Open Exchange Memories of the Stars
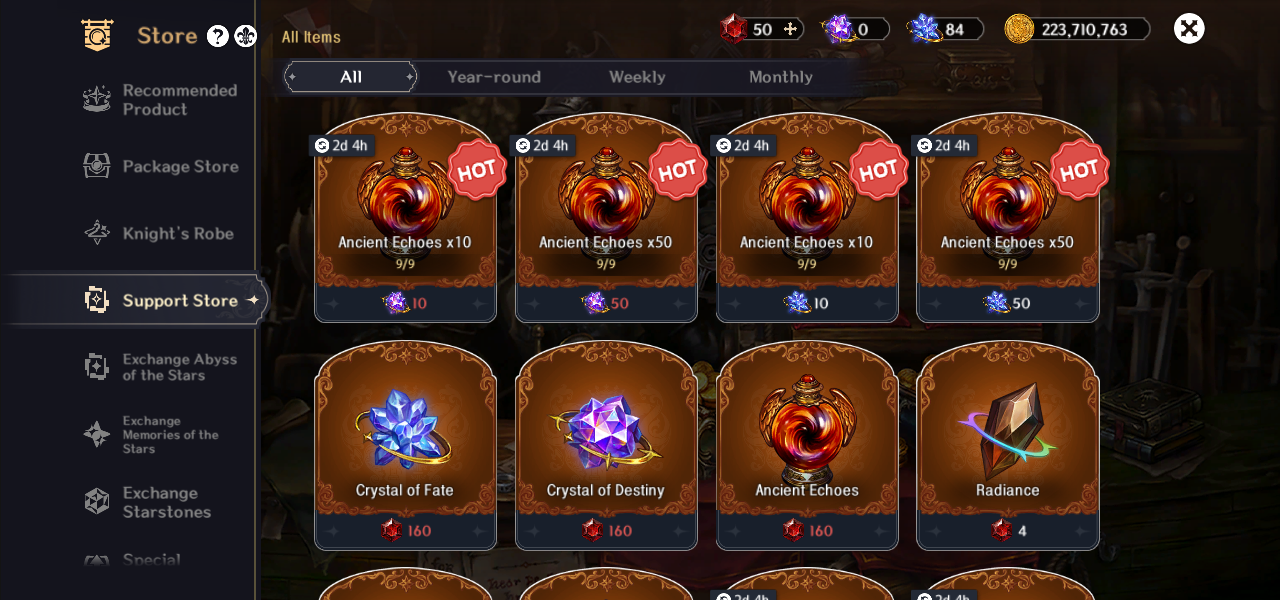The image size is (1280, 600). pyautogui.click(x=160, y=434)
